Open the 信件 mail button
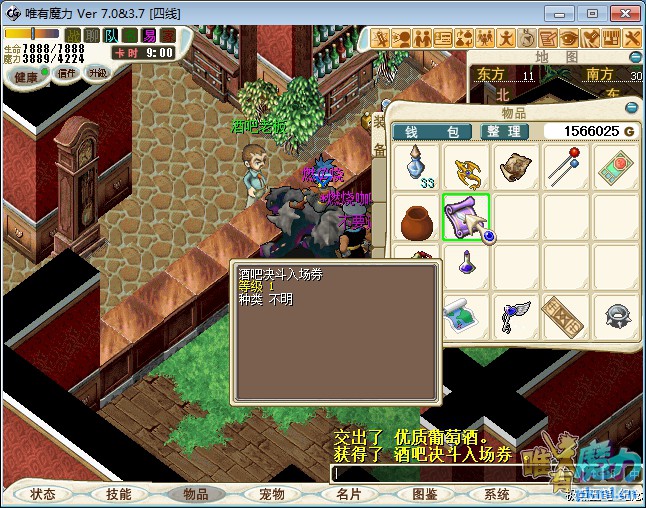The width and height of the screenshot is (646, 508). coord(67,74)
